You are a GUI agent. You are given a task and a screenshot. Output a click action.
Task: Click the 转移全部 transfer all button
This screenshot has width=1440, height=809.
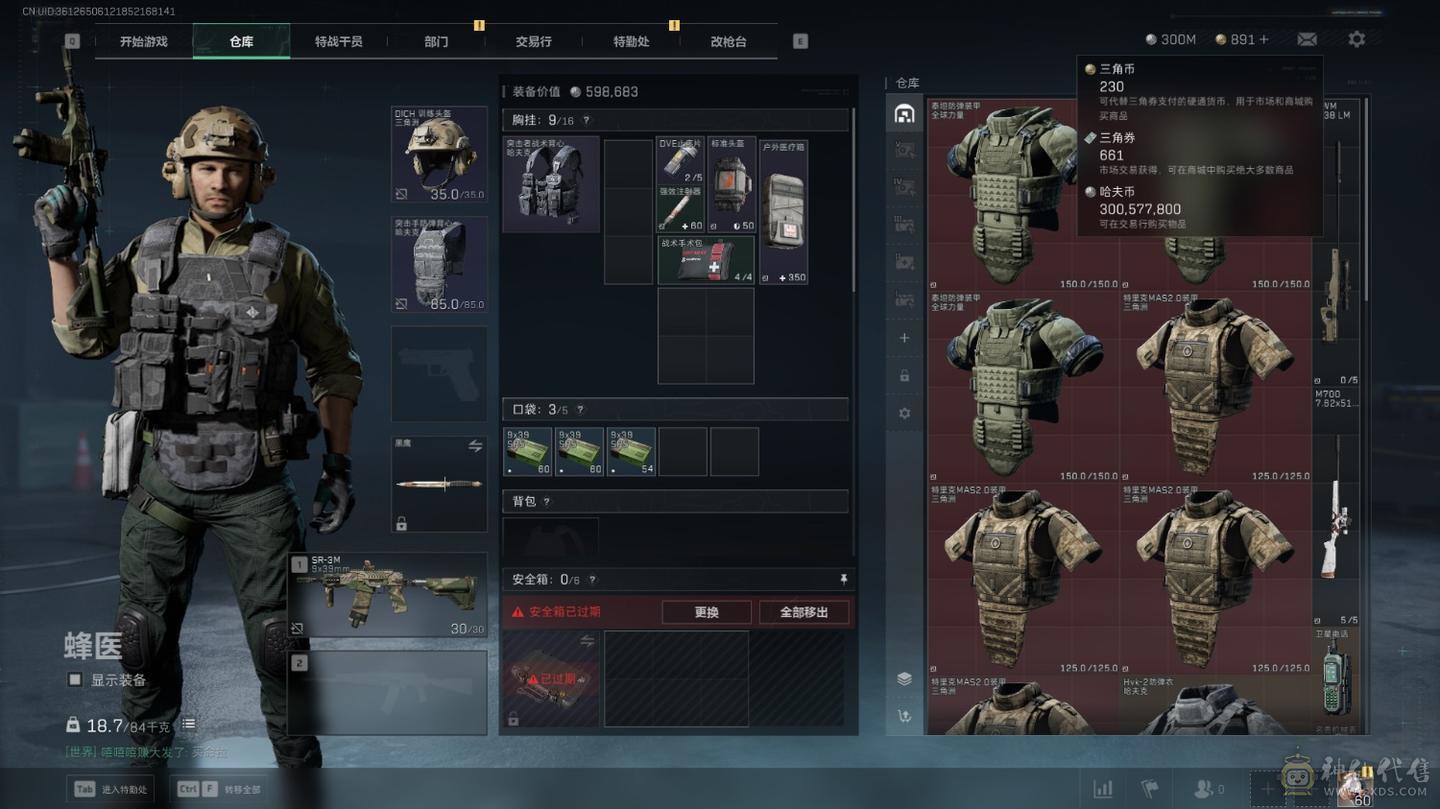click(217, 789)
